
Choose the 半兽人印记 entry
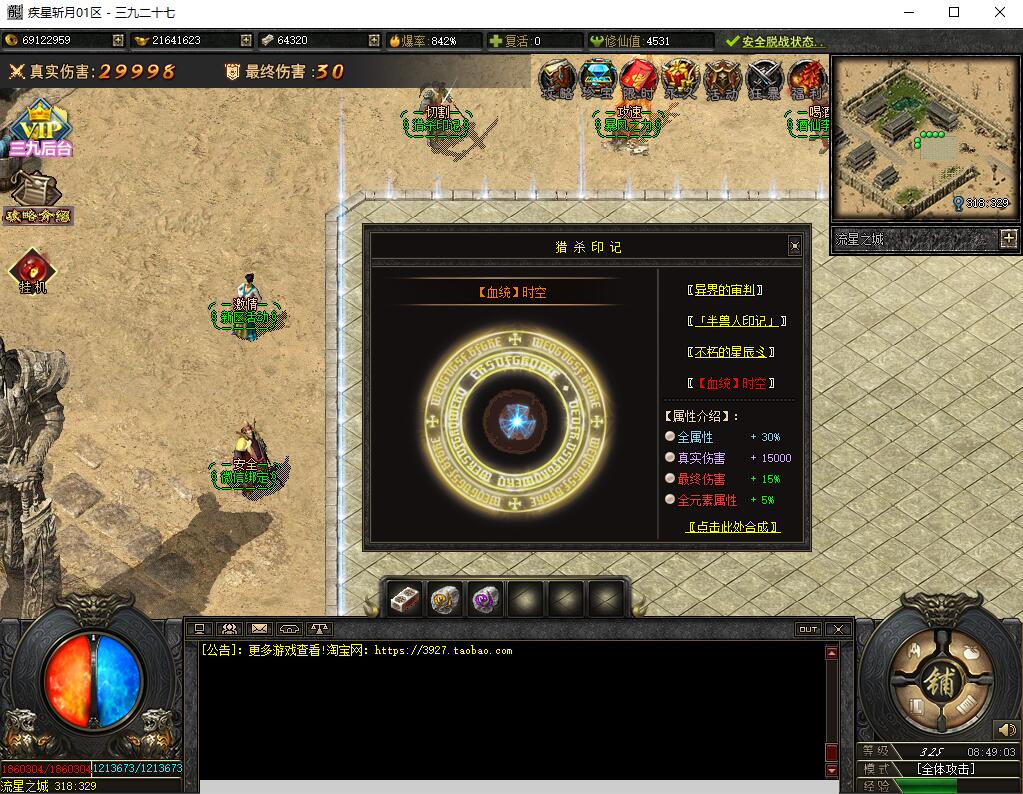point(736,321)
